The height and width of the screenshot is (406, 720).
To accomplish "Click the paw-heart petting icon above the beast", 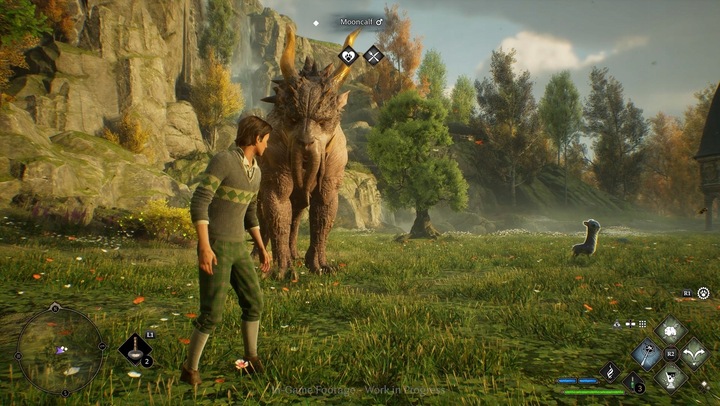I will coord(349,56).
